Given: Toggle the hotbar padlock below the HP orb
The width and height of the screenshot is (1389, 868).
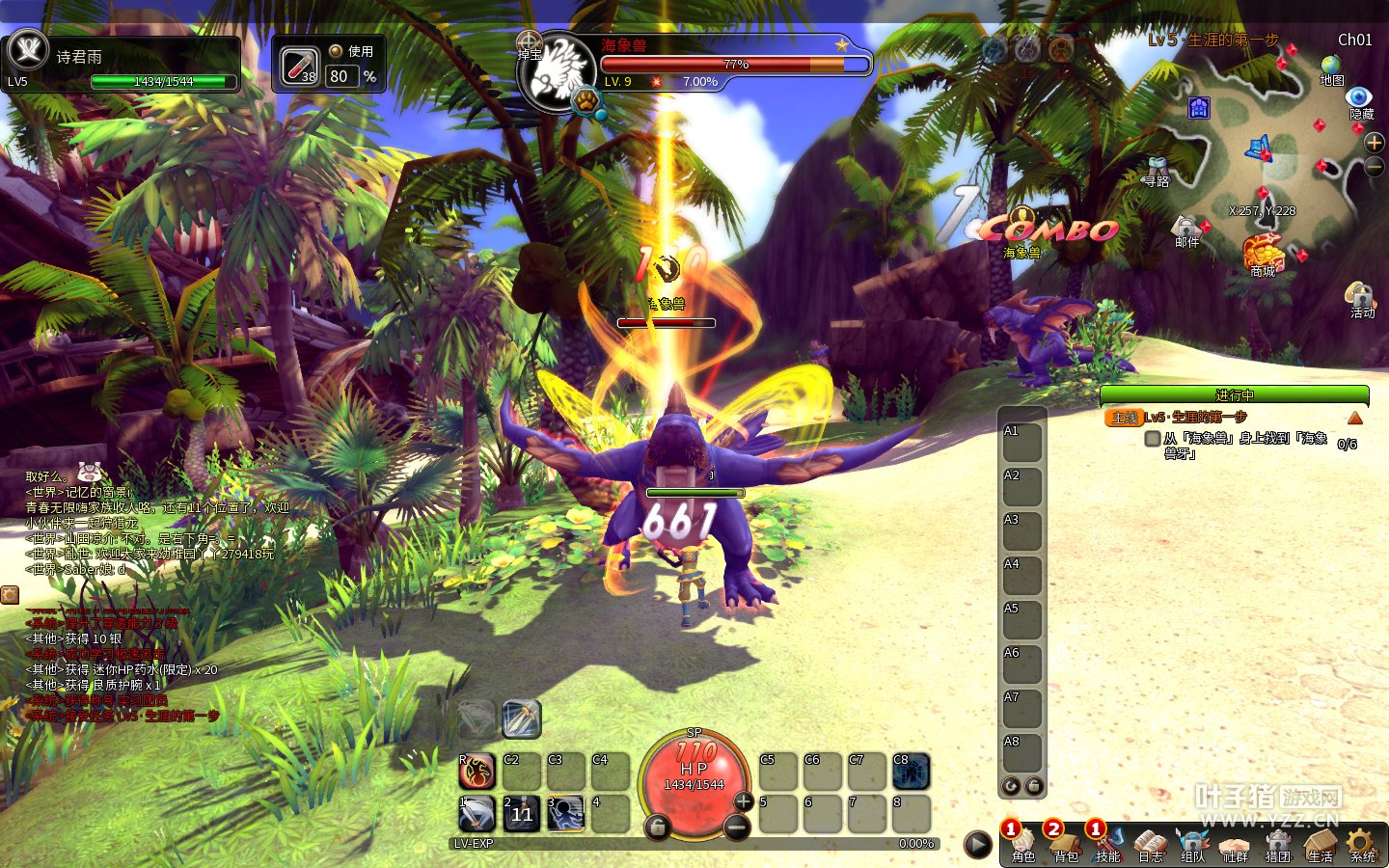Looking at the screenshot, I should click(657, 827).
